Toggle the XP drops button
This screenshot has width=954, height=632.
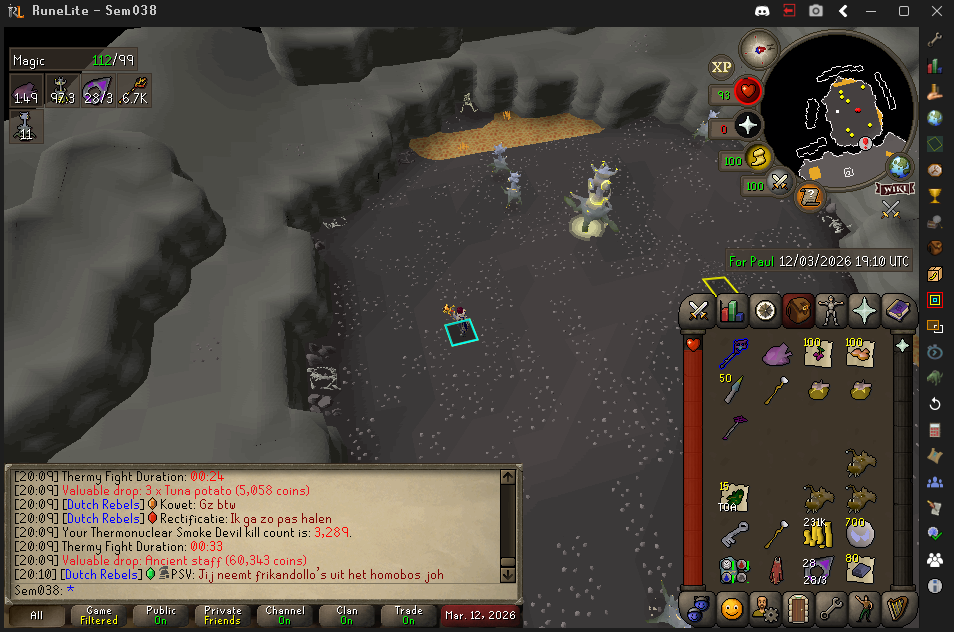pyautogui.click(x=721, y=68)
